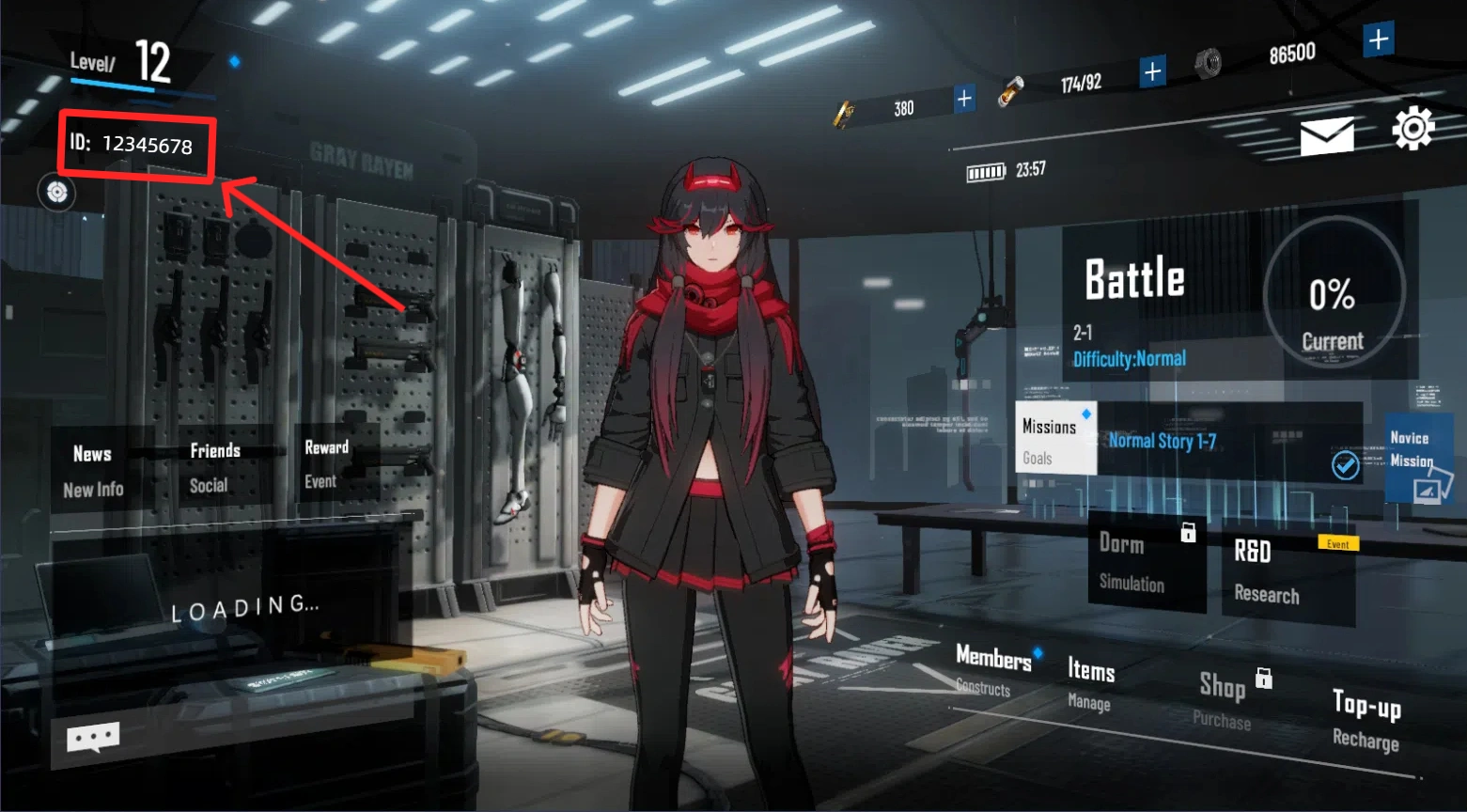Open the Friends Social menu
This screenshot has height=812, width=1467.
click(x=214, y=467)
